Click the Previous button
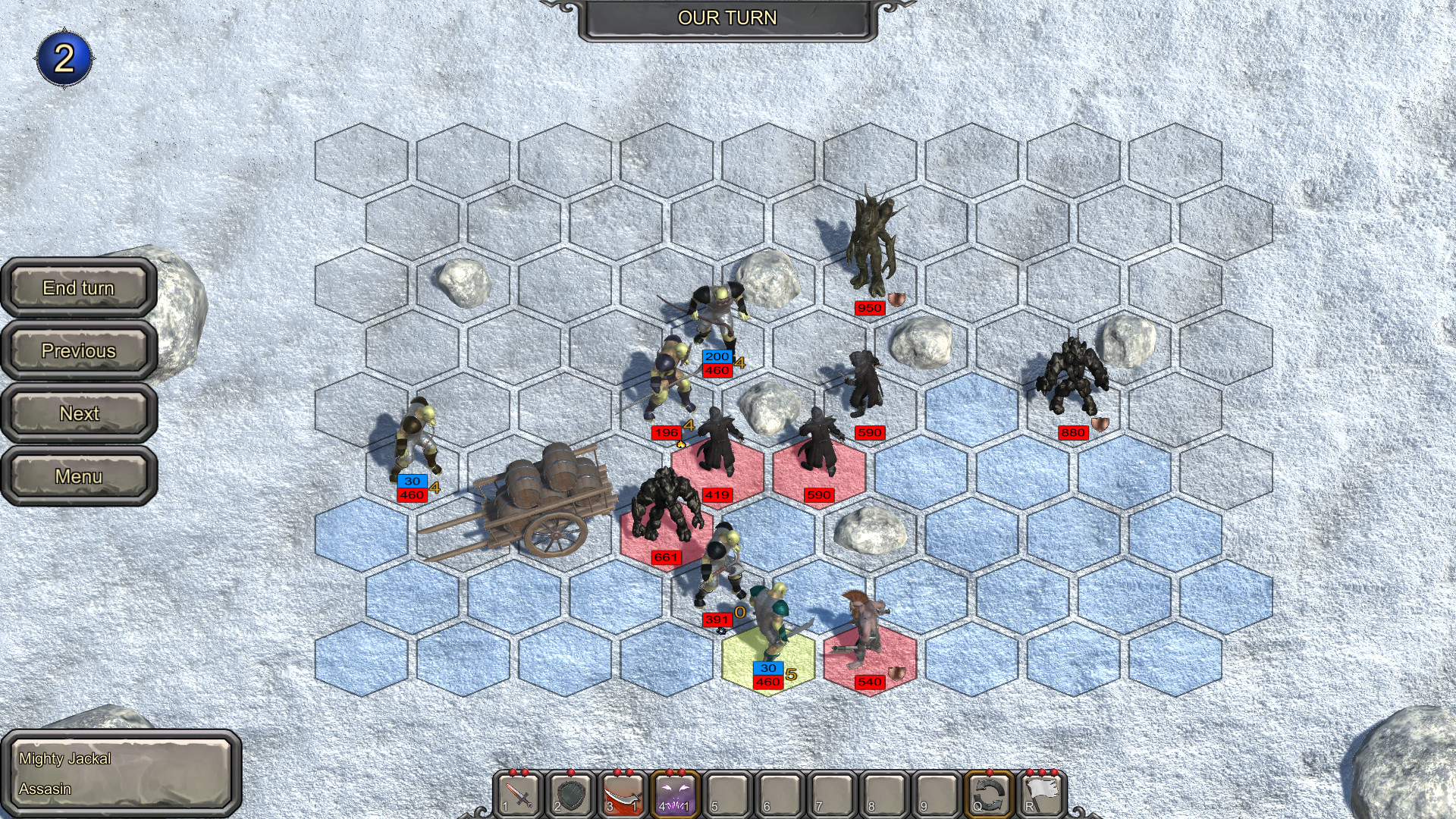Image resolution: width=1456 pixels, height=819 pixels. (x=78, y=351)
